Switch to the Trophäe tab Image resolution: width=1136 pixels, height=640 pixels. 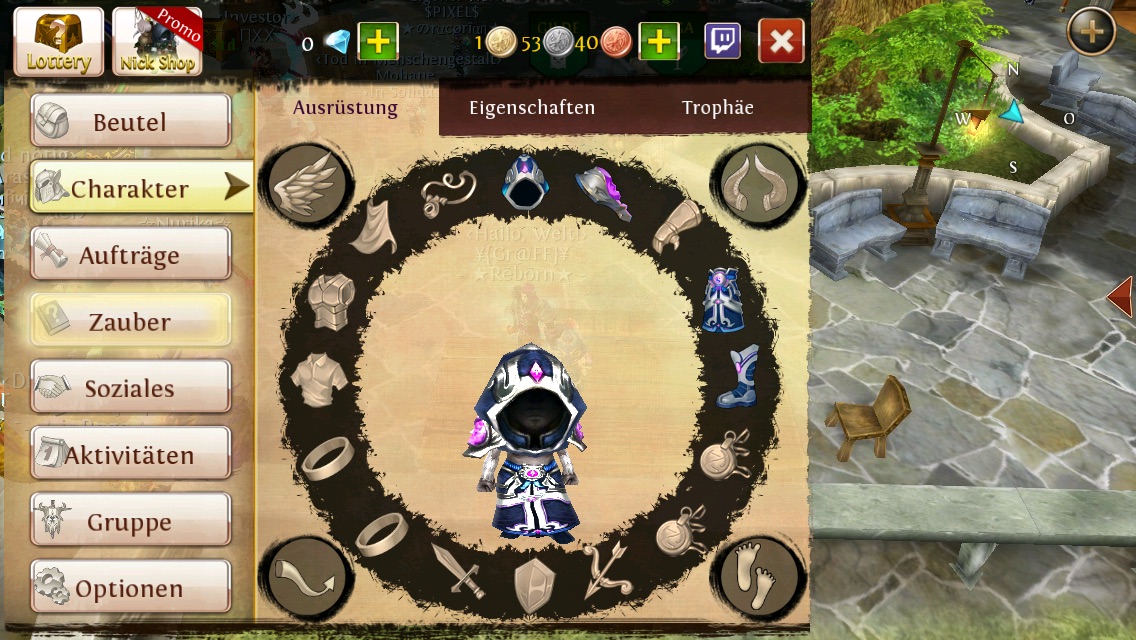[x=717, y=108]
